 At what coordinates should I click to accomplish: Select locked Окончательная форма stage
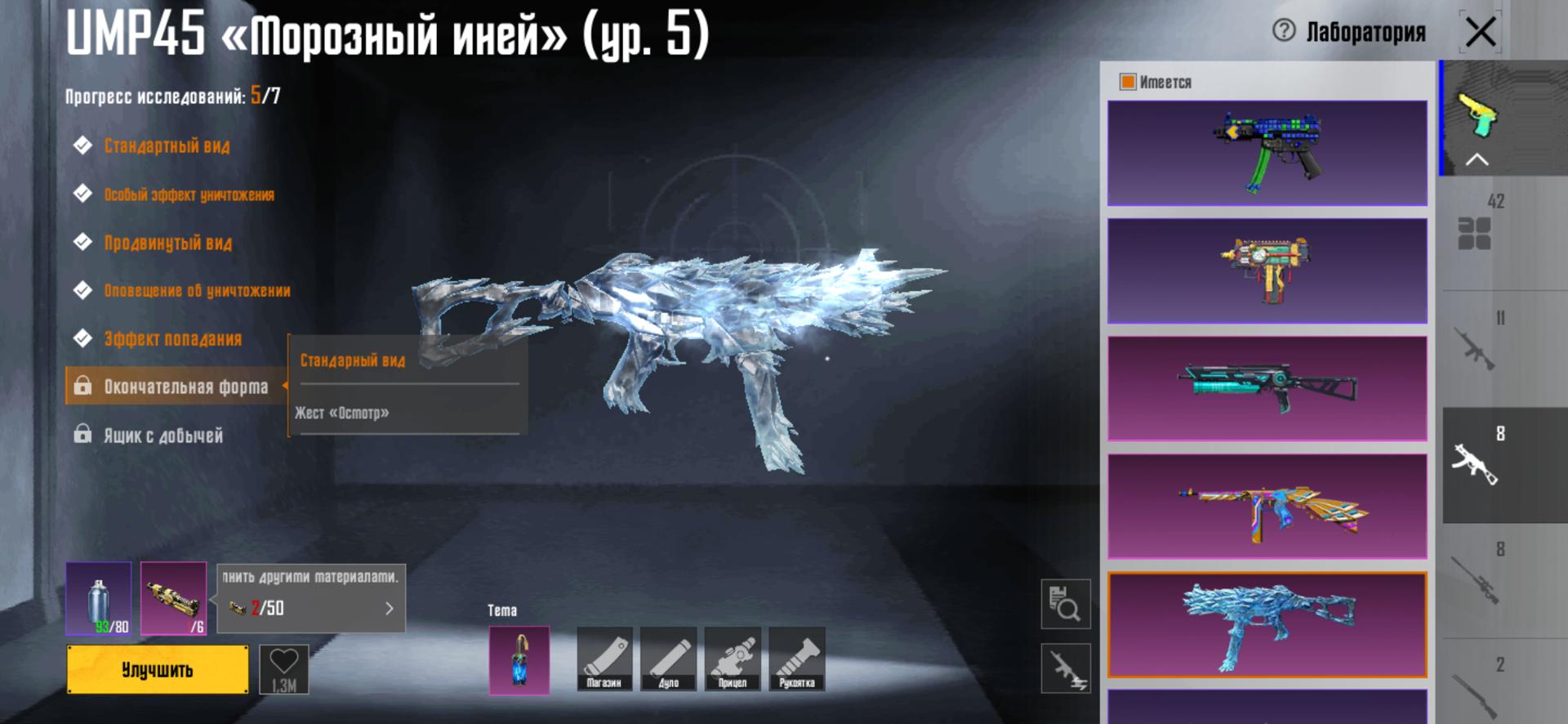(x=185, y=387)
